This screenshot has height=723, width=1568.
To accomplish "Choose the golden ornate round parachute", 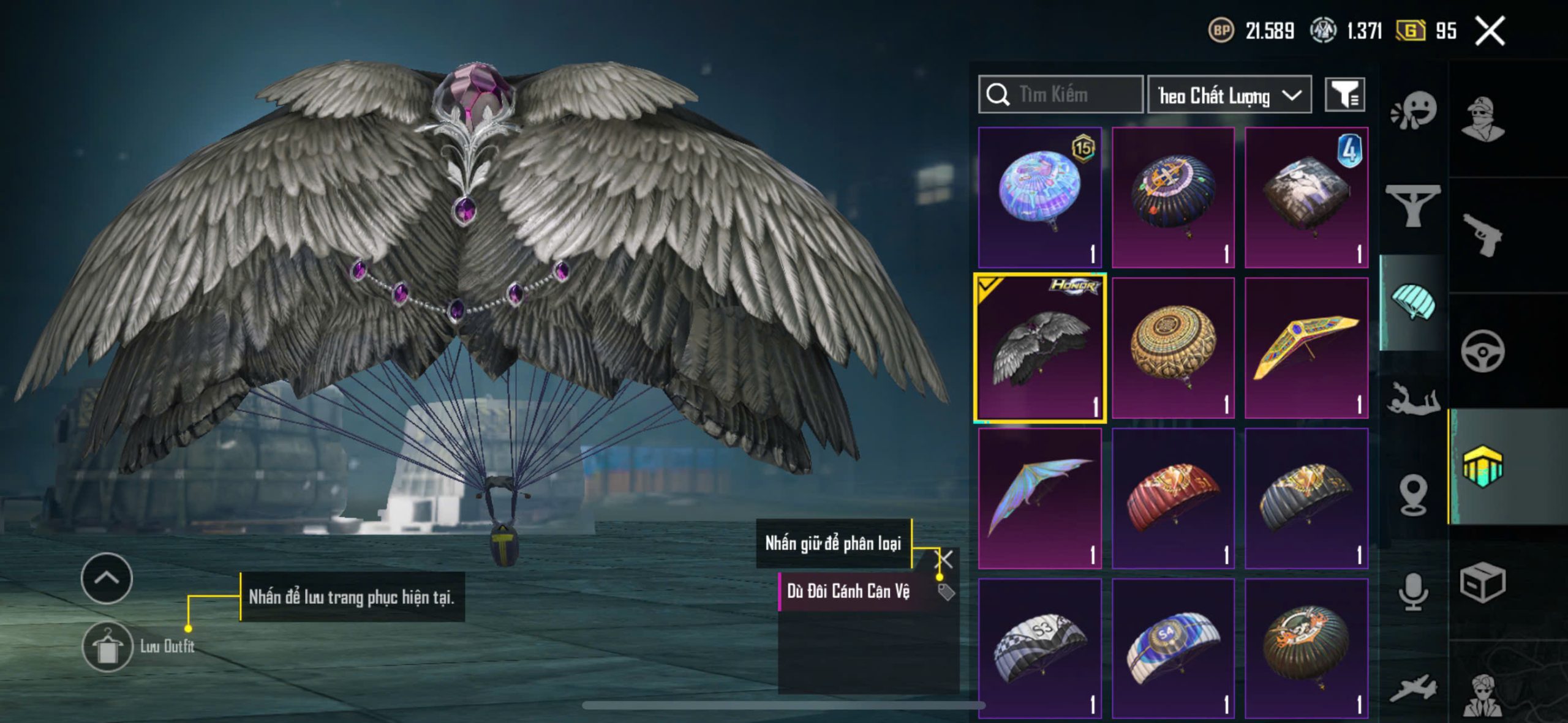I will pos(1173,348).
